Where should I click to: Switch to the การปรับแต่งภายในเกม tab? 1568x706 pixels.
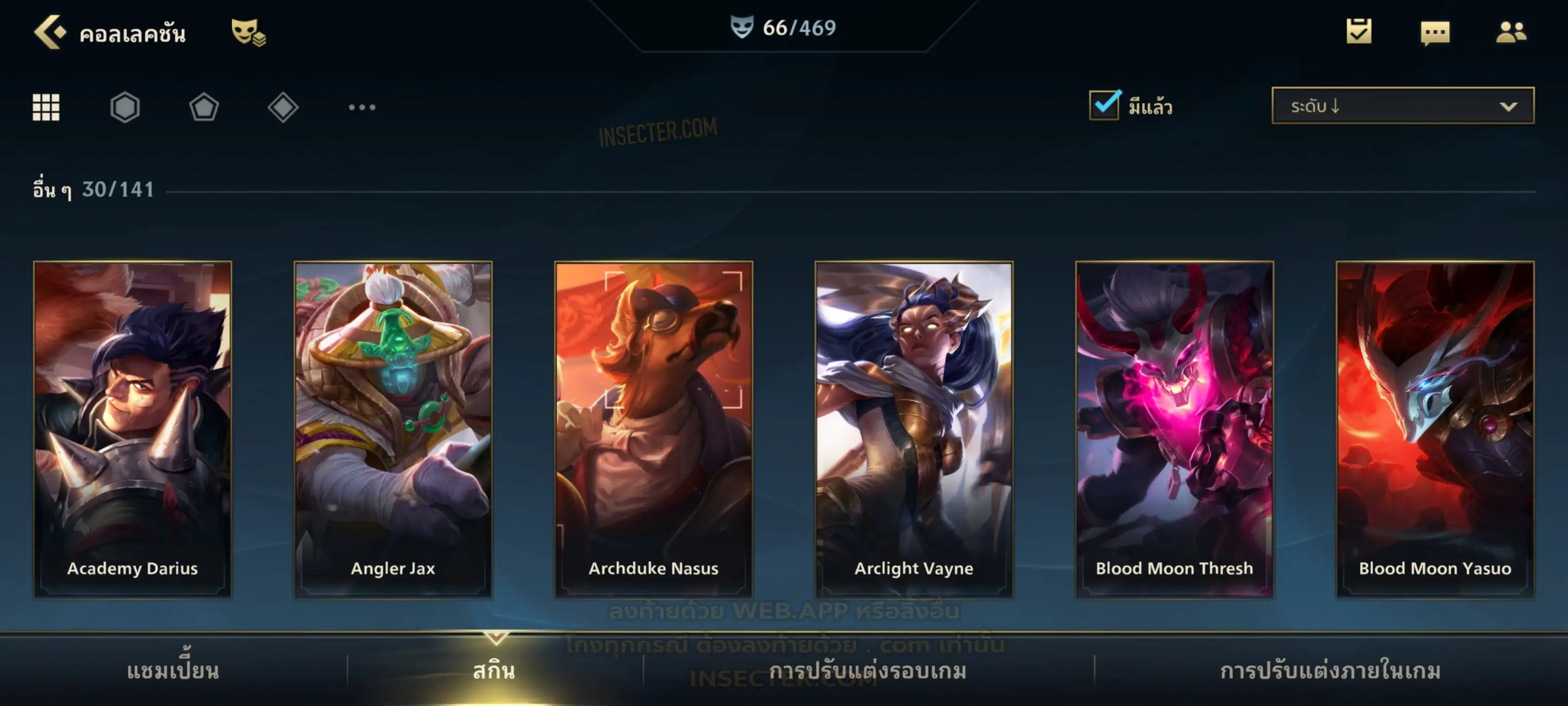coord(1330,671)
